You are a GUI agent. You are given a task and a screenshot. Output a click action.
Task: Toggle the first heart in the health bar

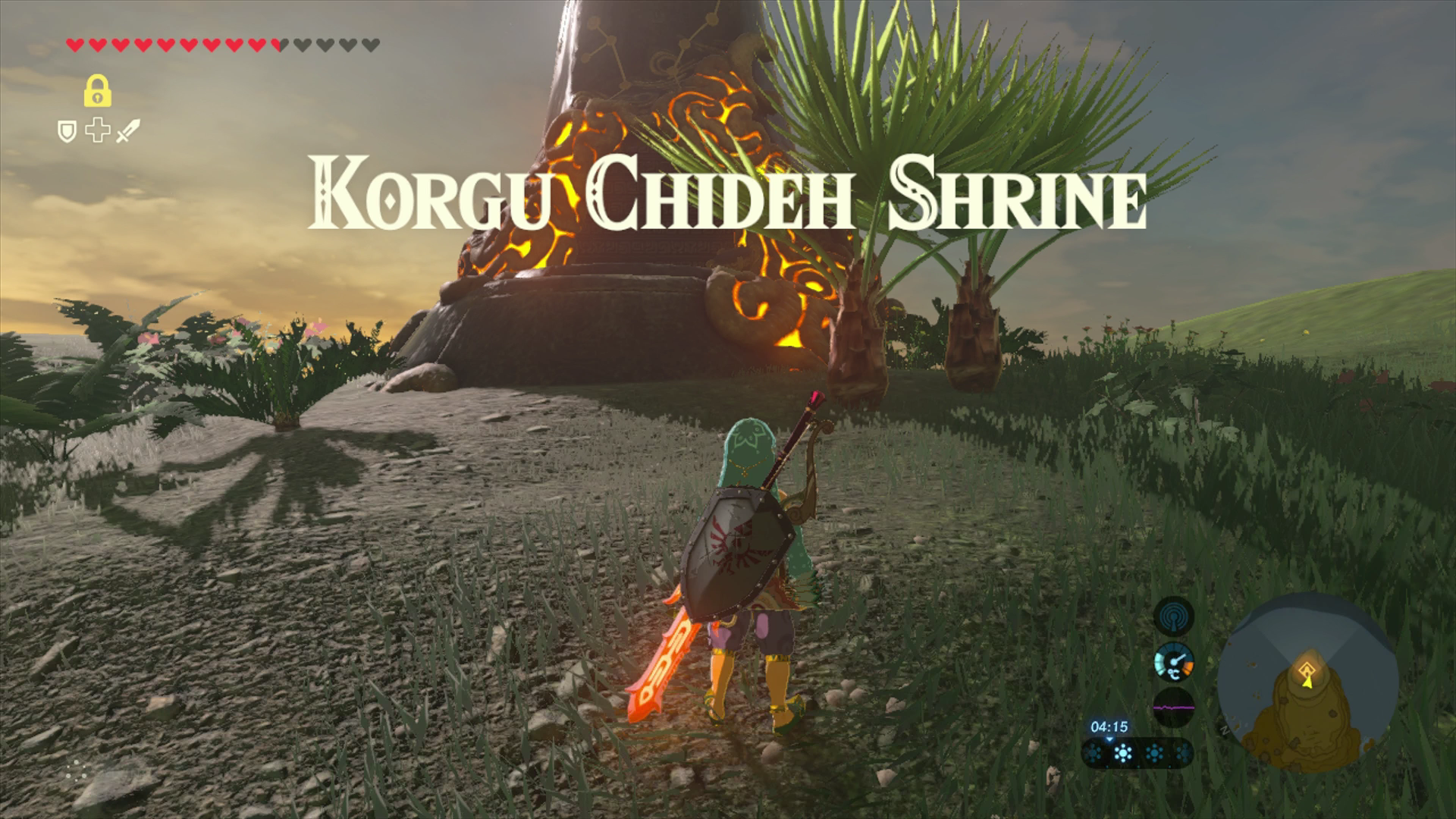pos(74,45)
